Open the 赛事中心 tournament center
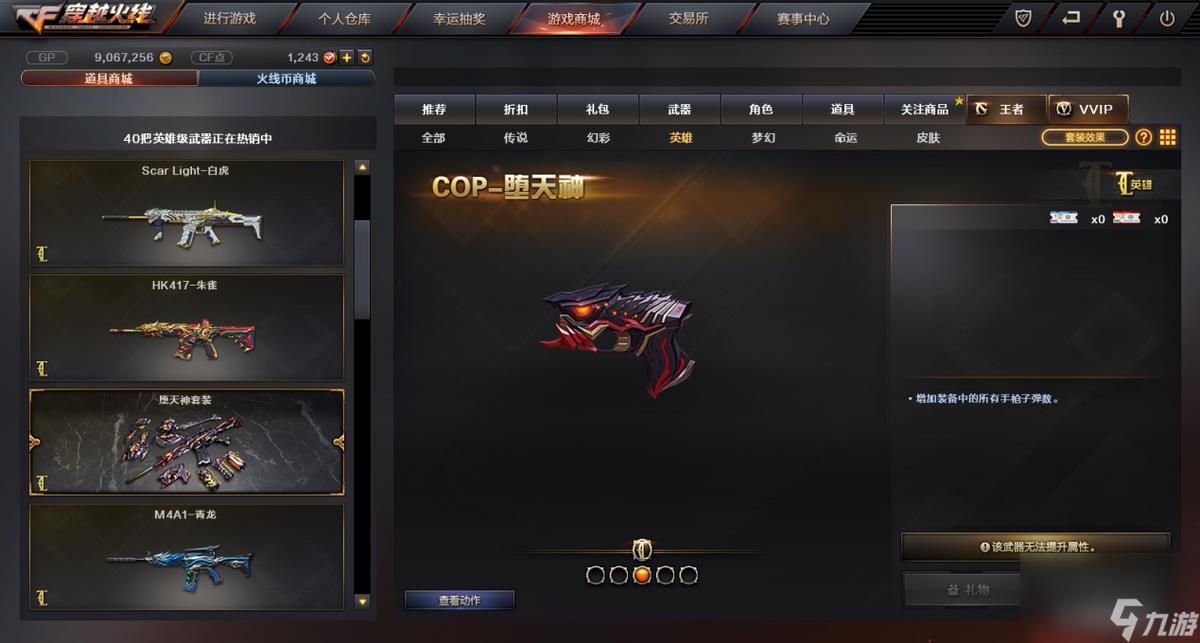 point(803,18)
